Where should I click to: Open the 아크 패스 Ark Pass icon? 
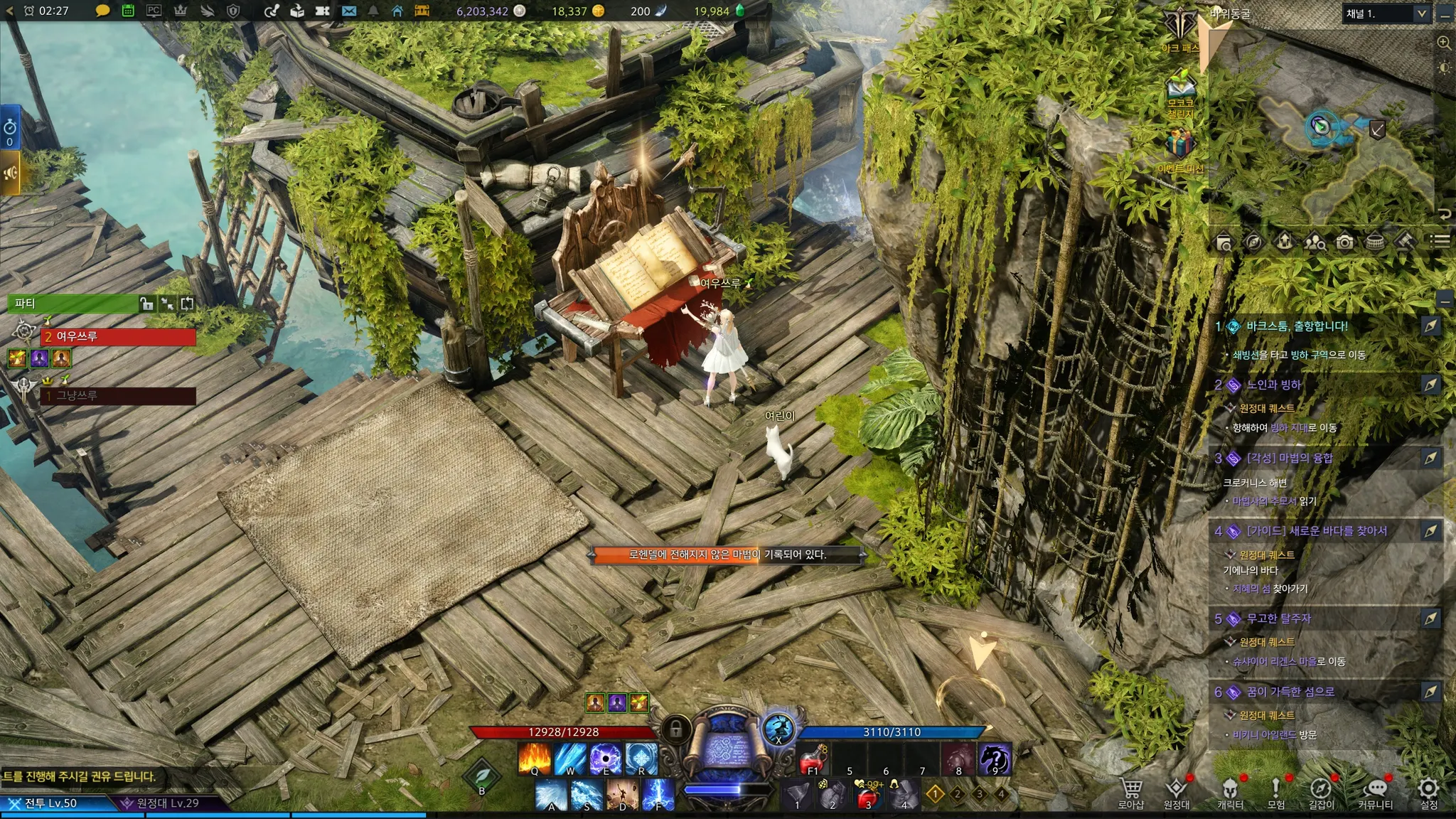click(x=1180, y=30)
